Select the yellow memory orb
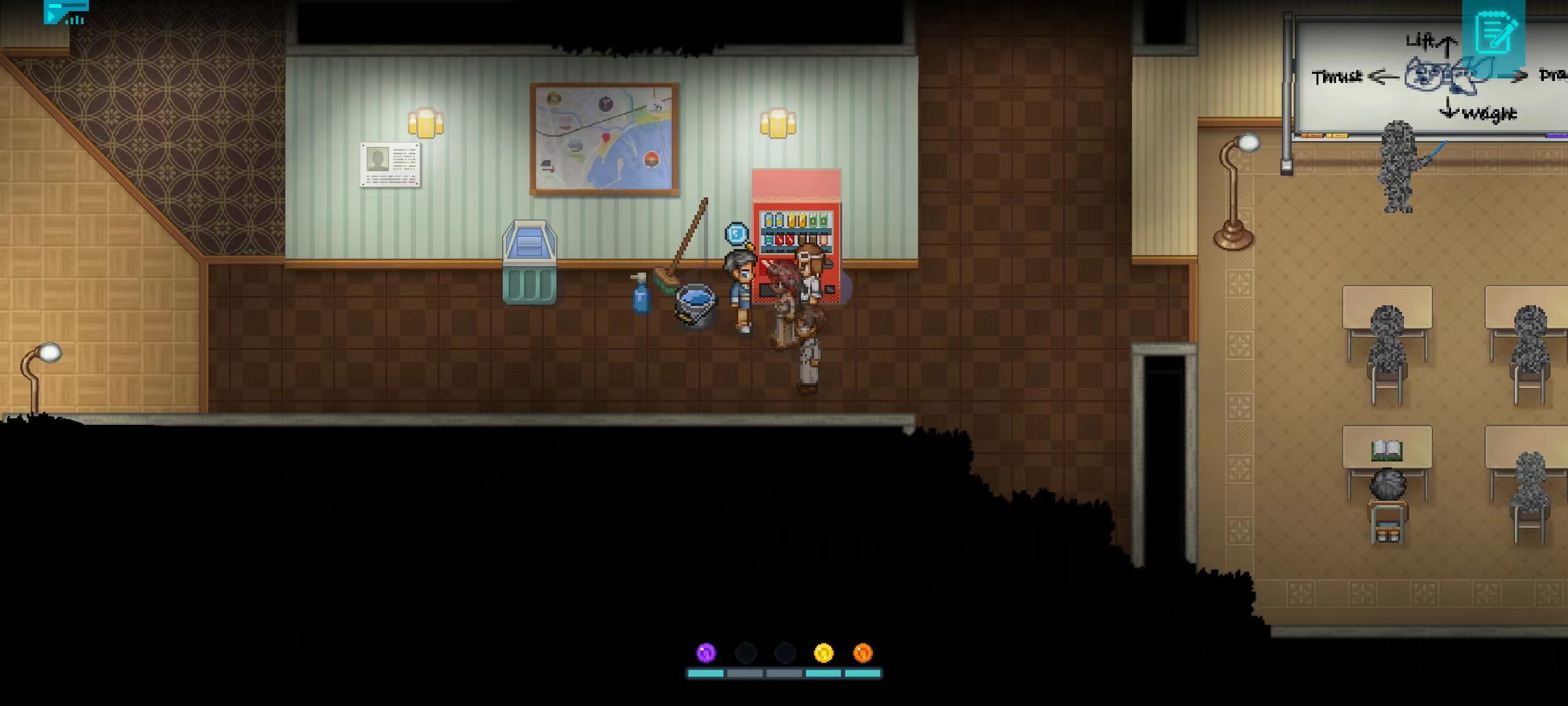The width and height of the screenshot is (1568, 706). coord(823,652)
